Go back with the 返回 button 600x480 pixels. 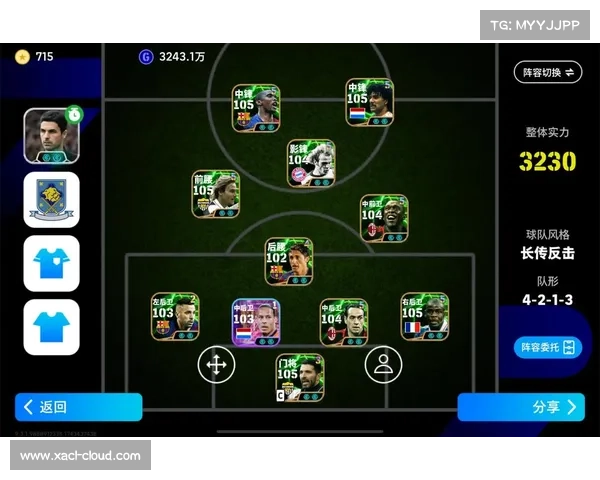78,407
